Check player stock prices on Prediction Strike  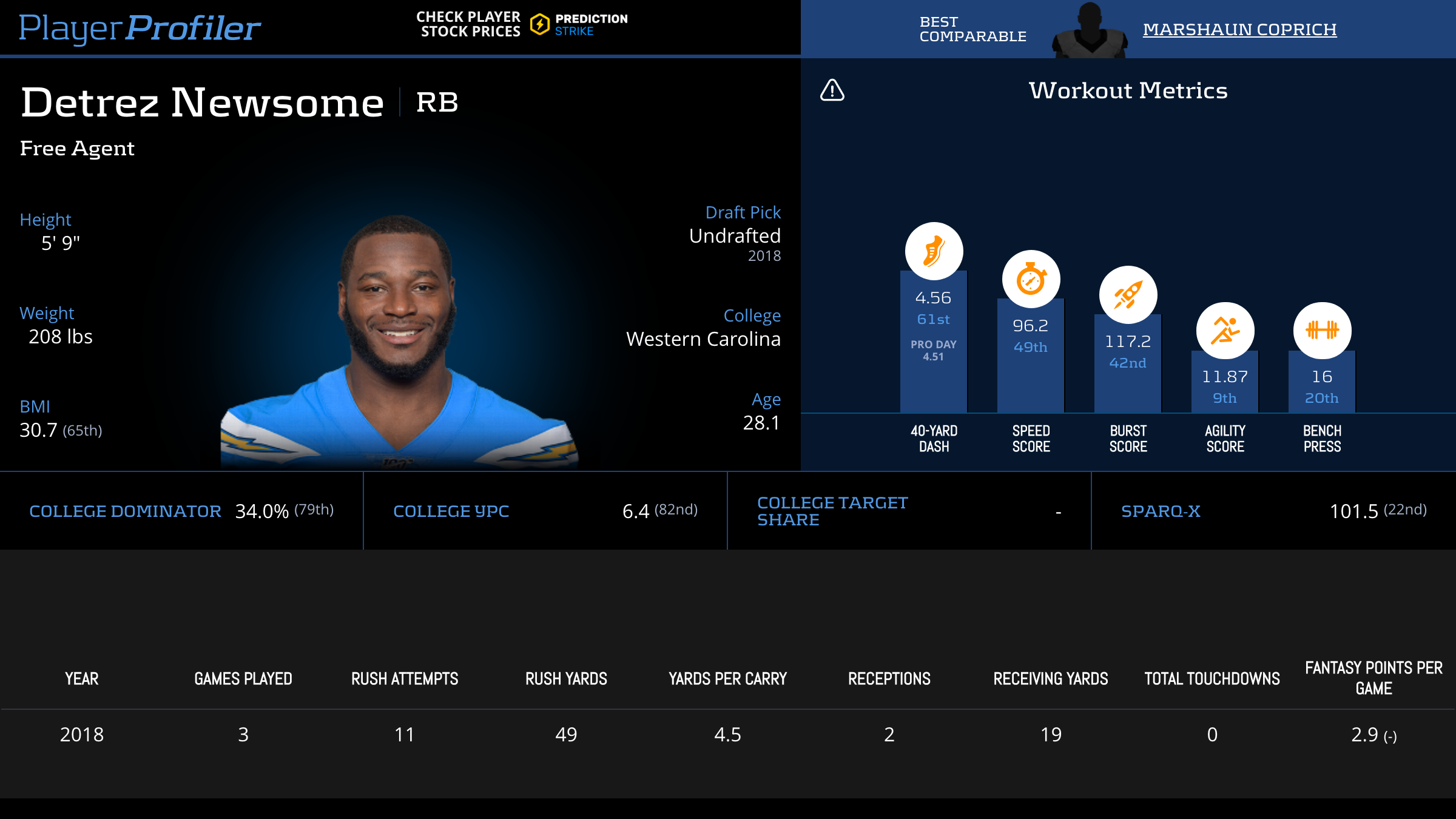522,24
